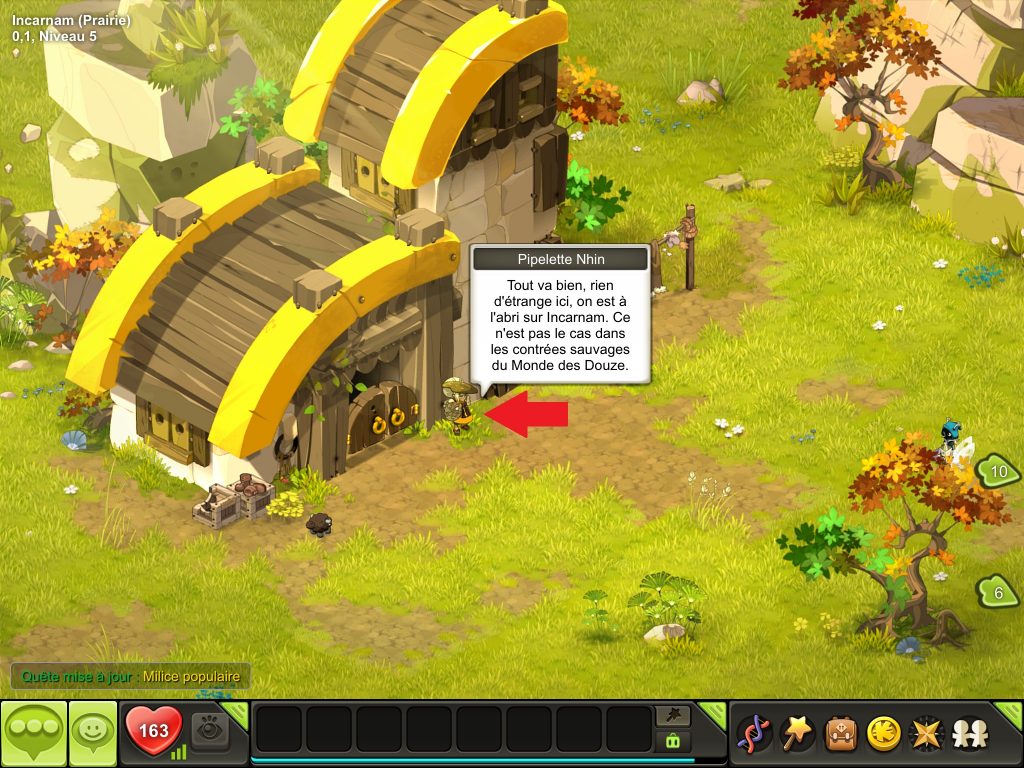This screenshot has height=768, width=1024.
Task: Switch hotbar to the weapon mace tab
Action: point(673,715)
